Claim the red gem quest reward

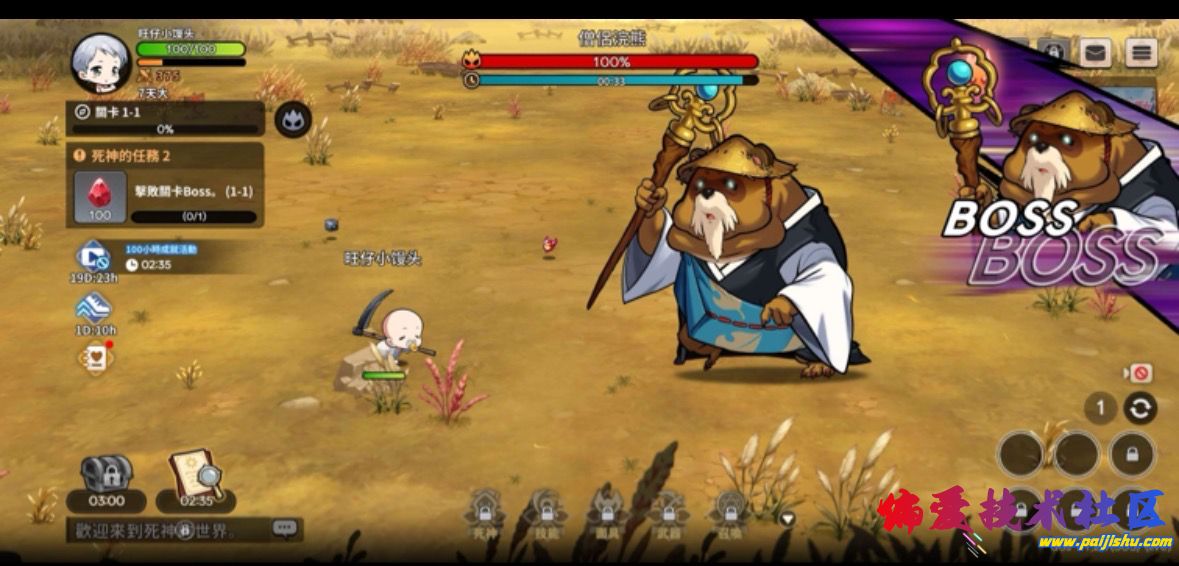[x=100, y=197]
